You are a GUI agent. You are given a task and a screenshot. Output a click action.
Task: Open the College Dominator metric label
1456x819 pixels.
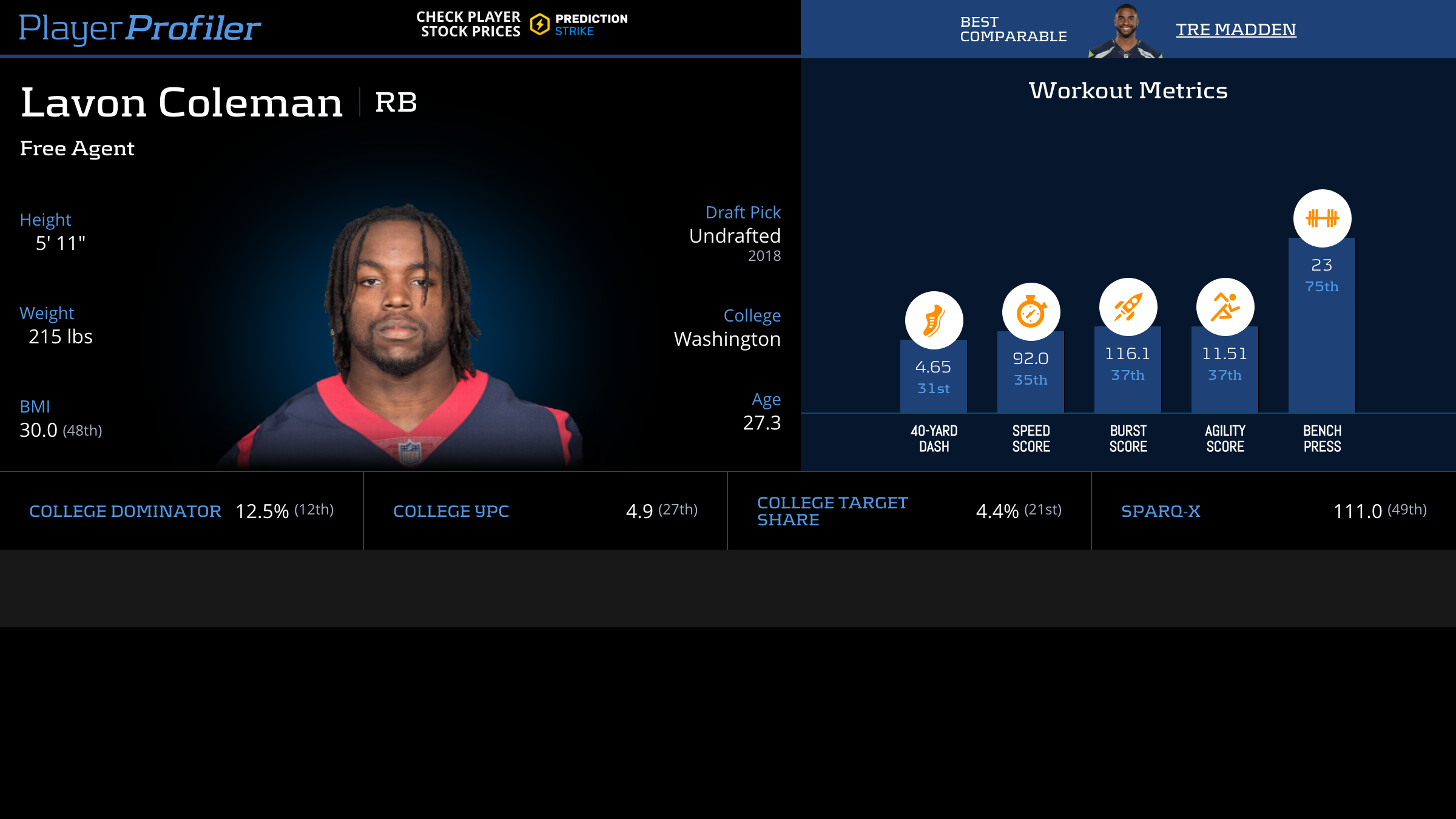point(125,511)
